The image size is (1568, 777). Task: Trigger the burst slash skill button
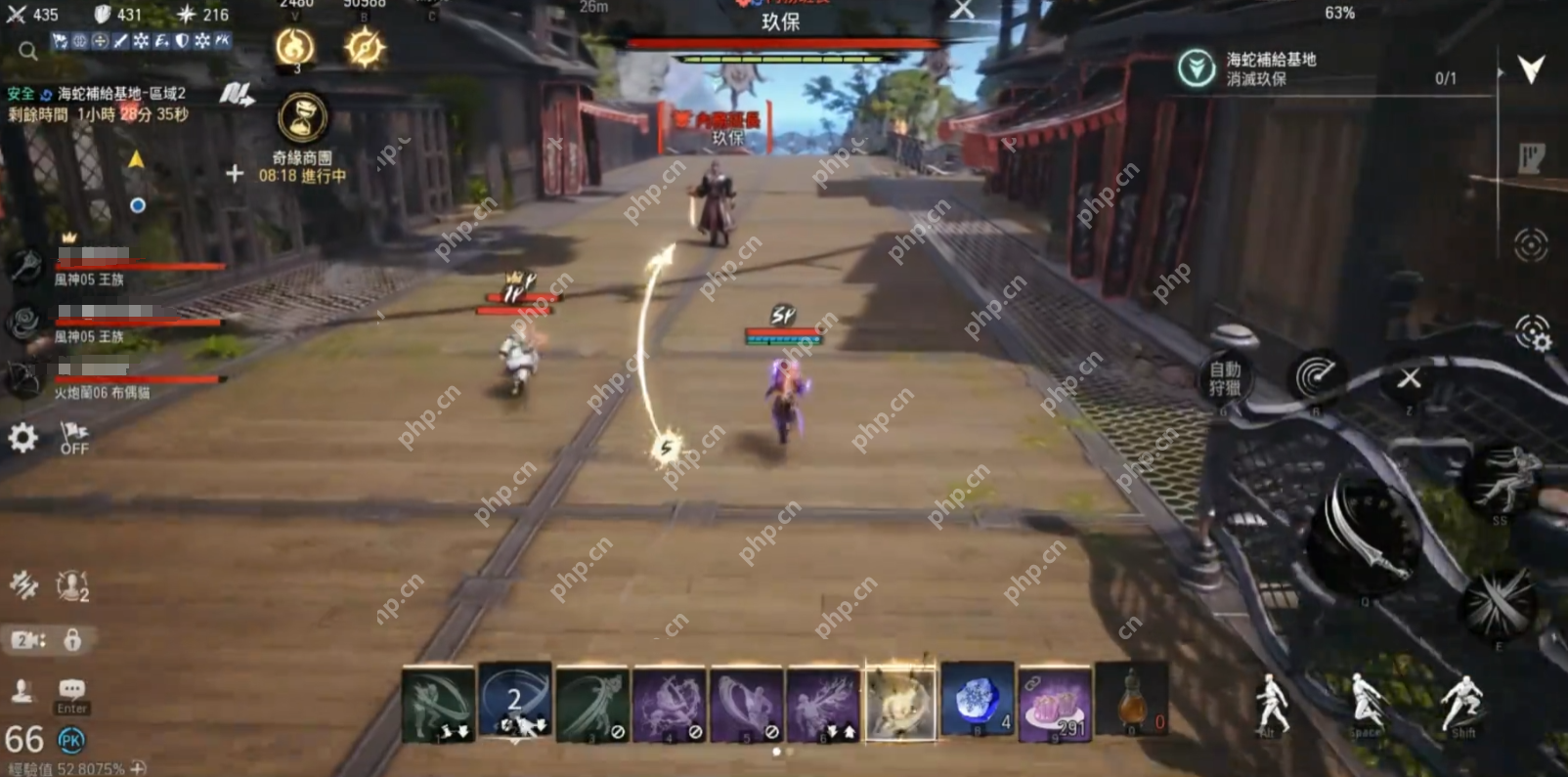[1499, 603]
